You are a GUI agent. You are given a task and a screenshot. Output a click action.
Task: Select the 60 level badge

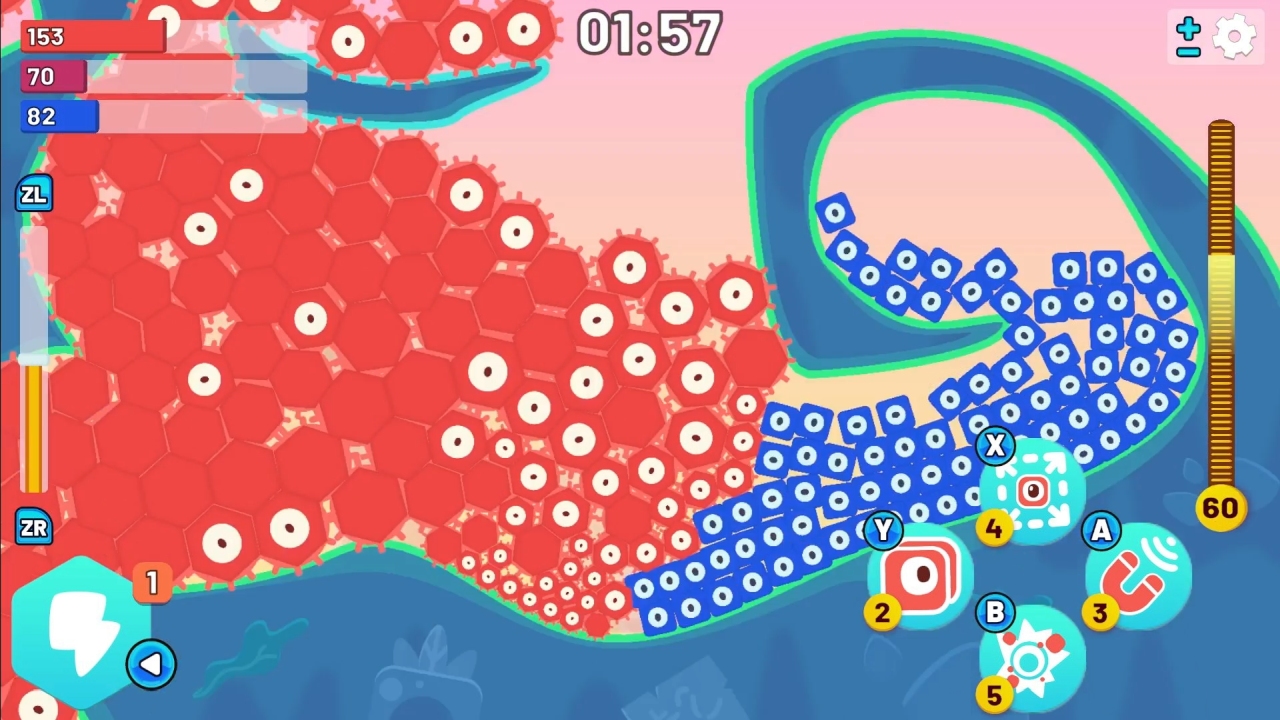click(1220, 508)
